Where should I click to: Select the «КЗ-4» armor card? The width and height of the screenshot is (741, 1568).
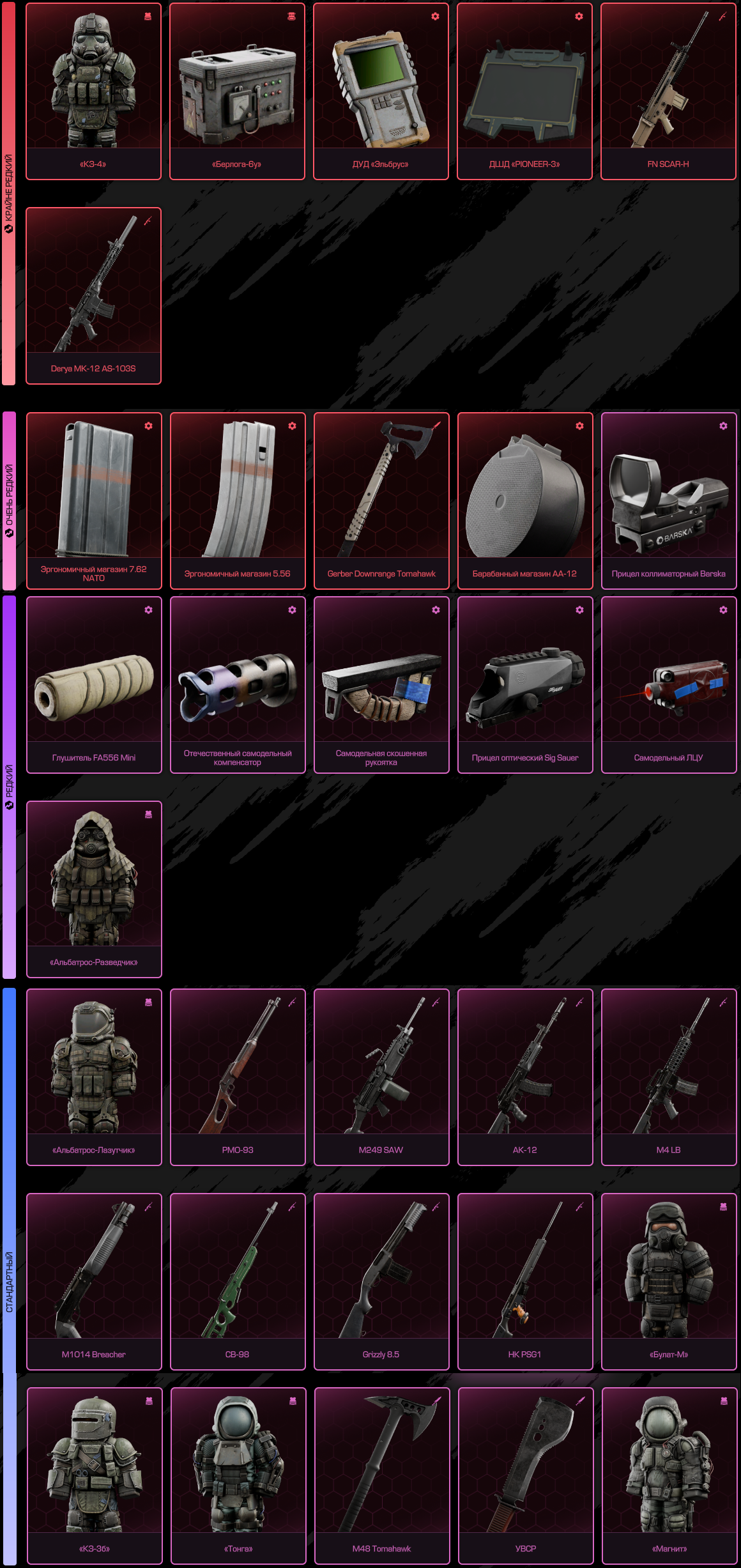93,91
